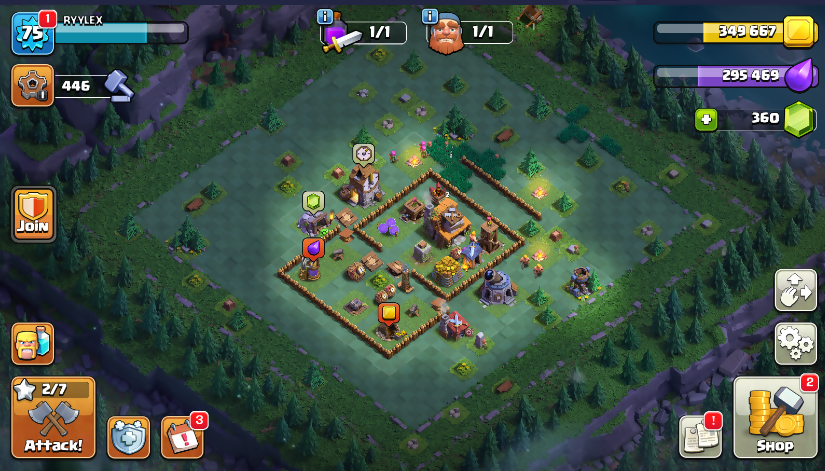Add gems with the green plus button

(707, 118)
